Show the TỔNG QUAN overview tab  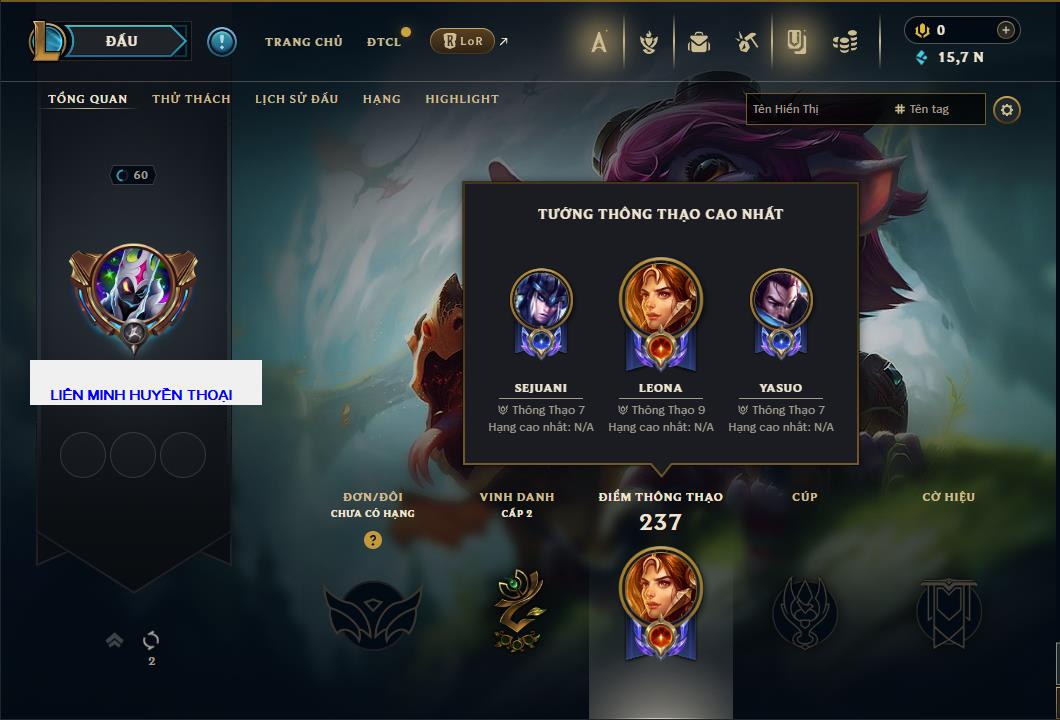(x=88, y=99)
